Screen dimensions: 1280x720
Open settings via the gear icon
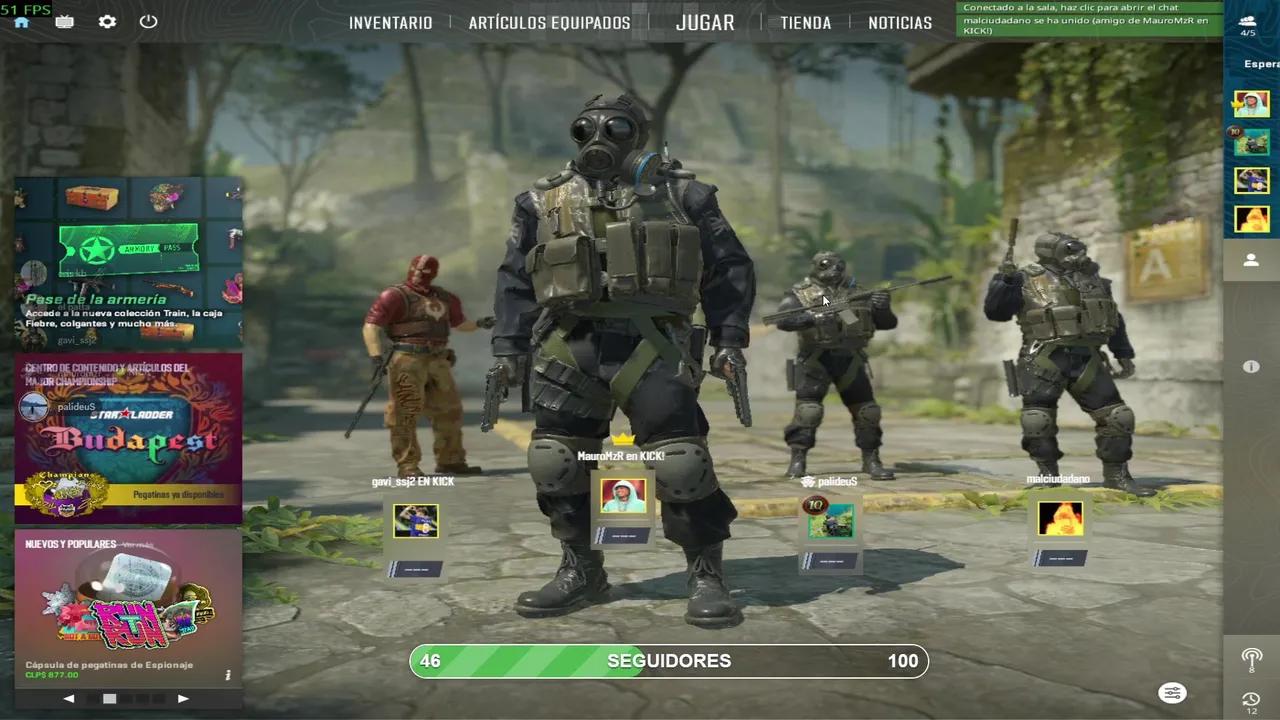point(107,21)
